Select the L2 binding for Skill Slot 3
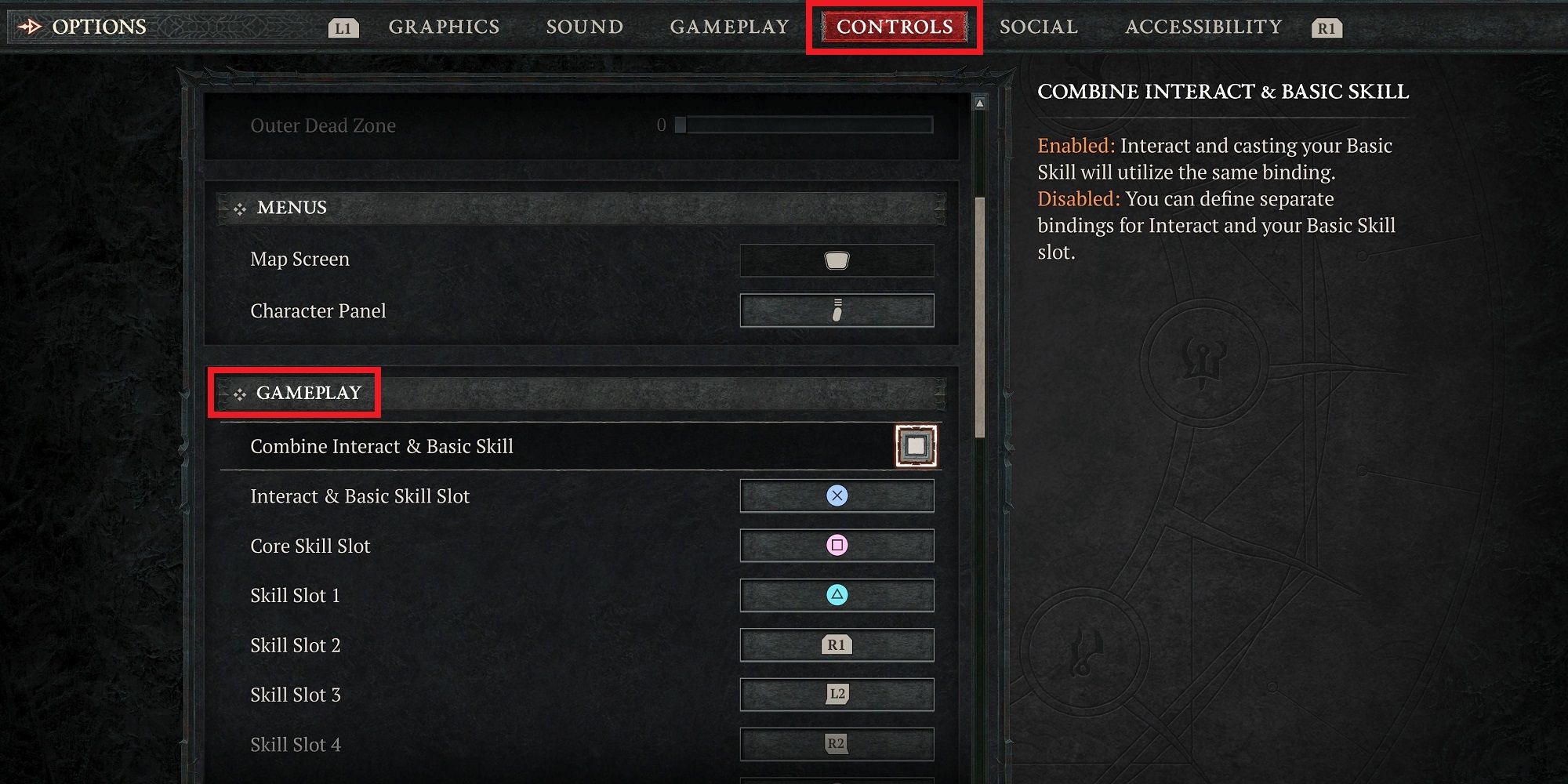The width and height of the screenshot is (1568, 784). pyautogui.click(x=836, y=695)
